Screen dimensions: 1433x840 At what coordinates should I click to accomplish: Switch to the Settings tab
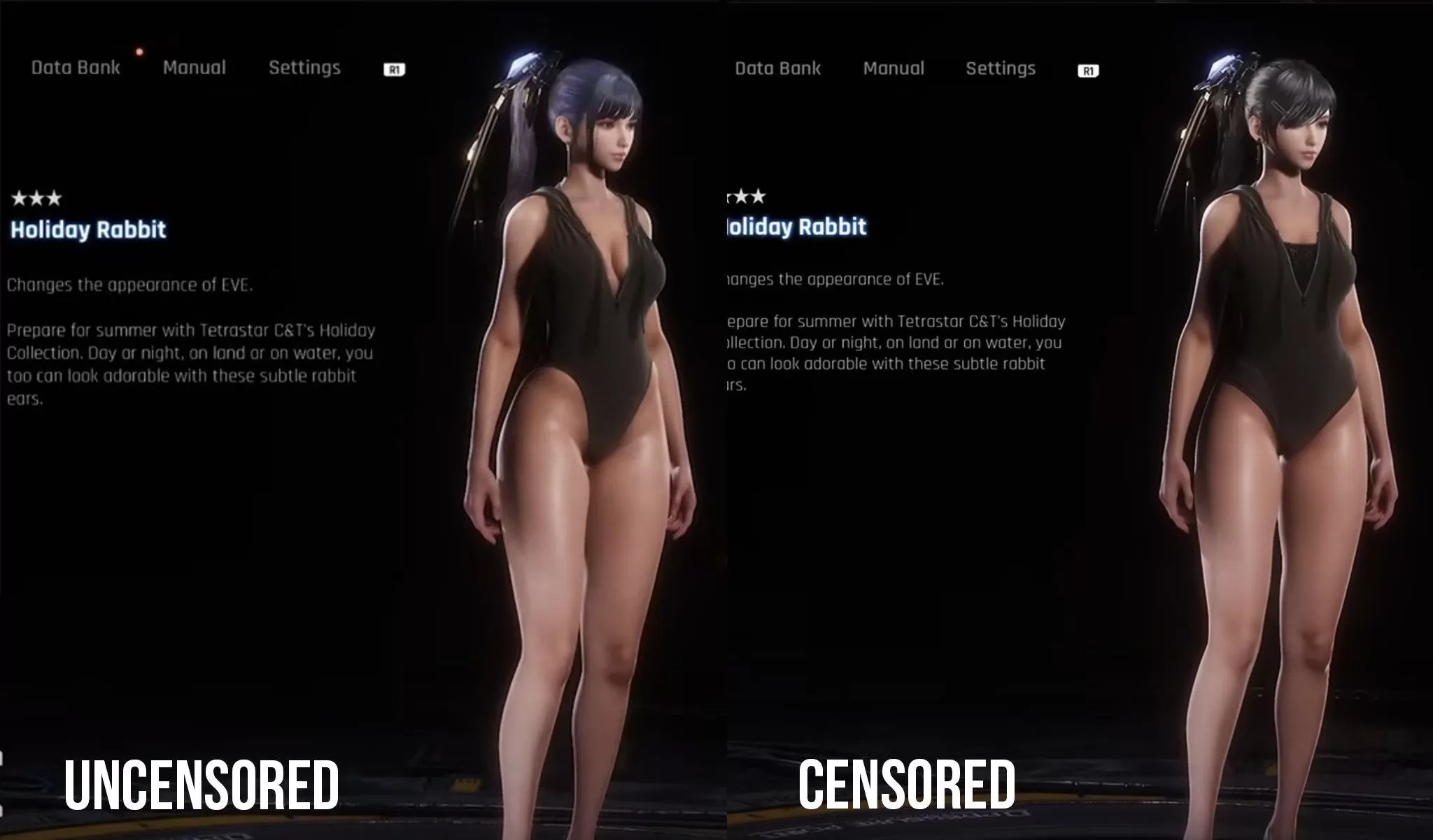(x=305, y=67)
